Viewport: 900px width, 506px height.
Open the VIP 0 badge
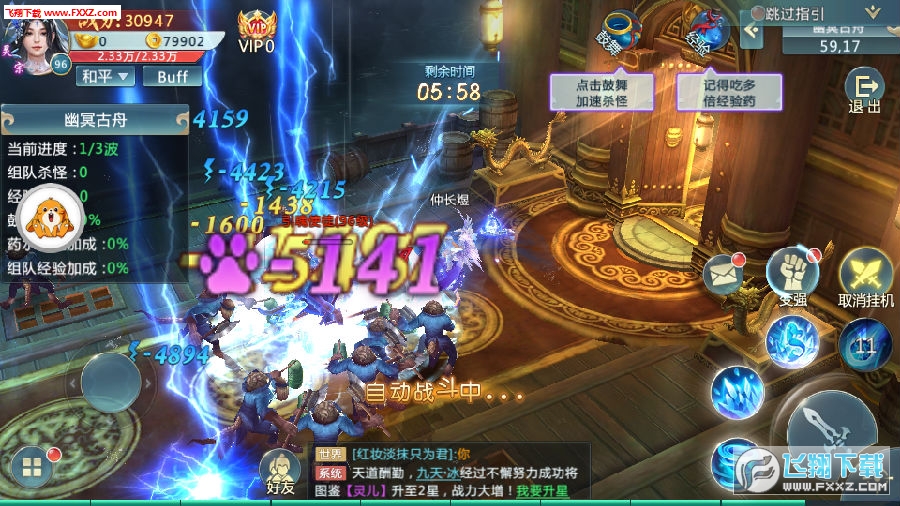pyautogui.click(x=257, y=30)
